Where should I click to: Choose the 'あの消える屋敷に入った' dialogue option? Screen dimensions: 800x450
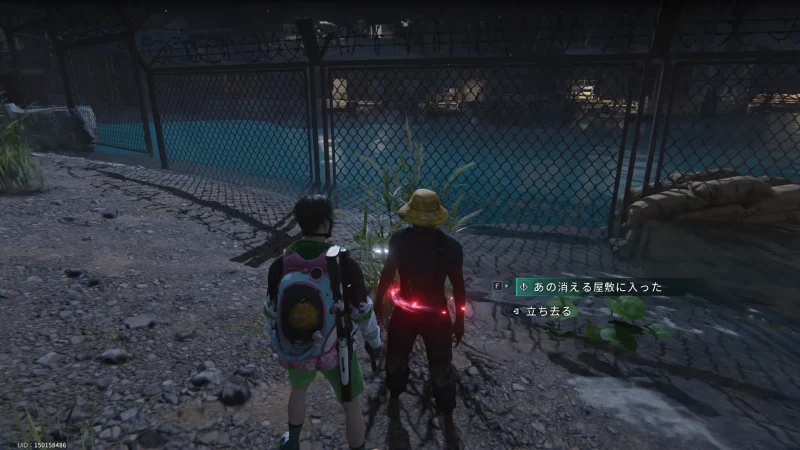point(595,287)
